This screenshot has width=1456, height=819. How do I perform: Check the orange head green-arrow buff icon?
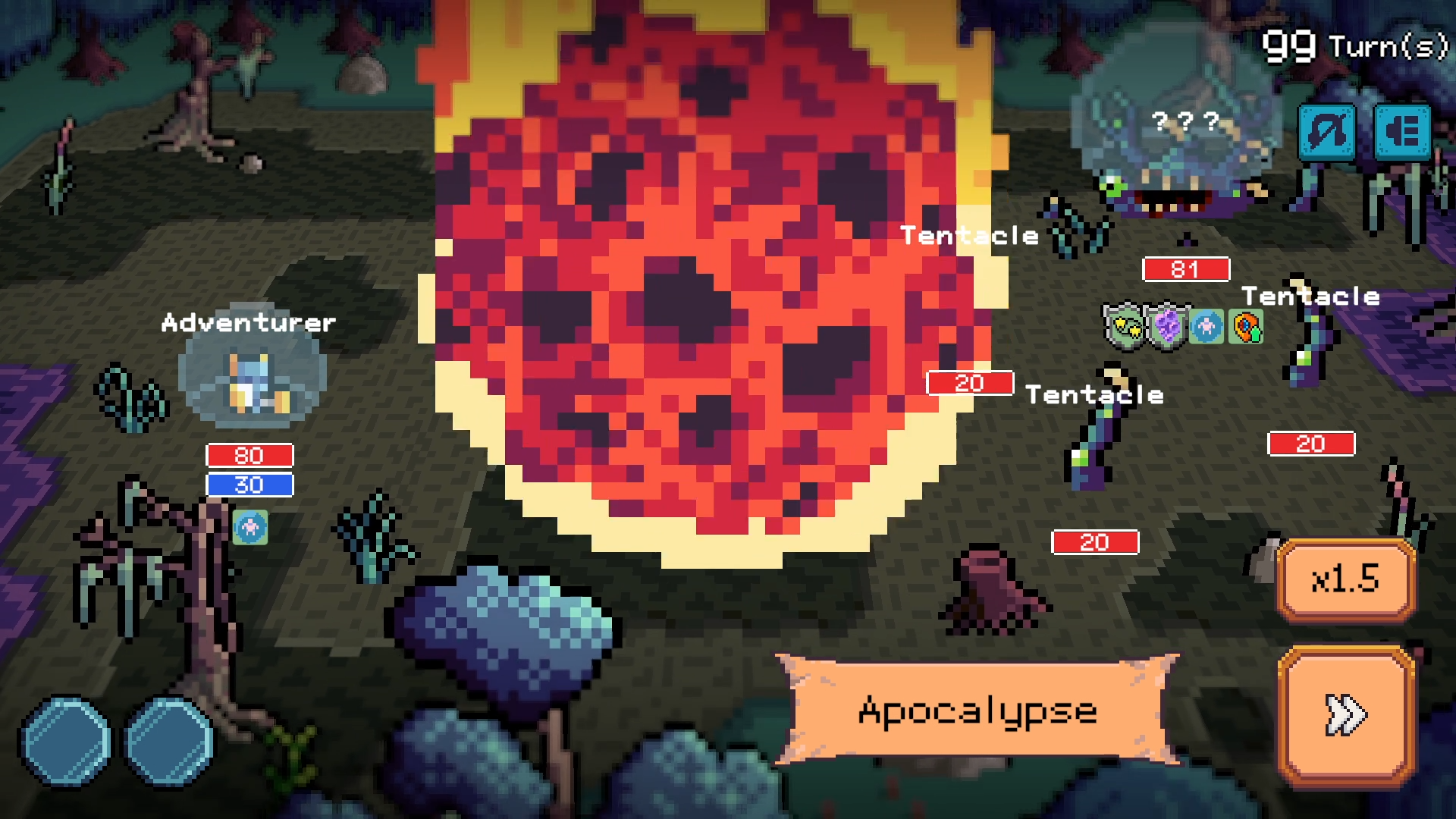(1247, 327)
